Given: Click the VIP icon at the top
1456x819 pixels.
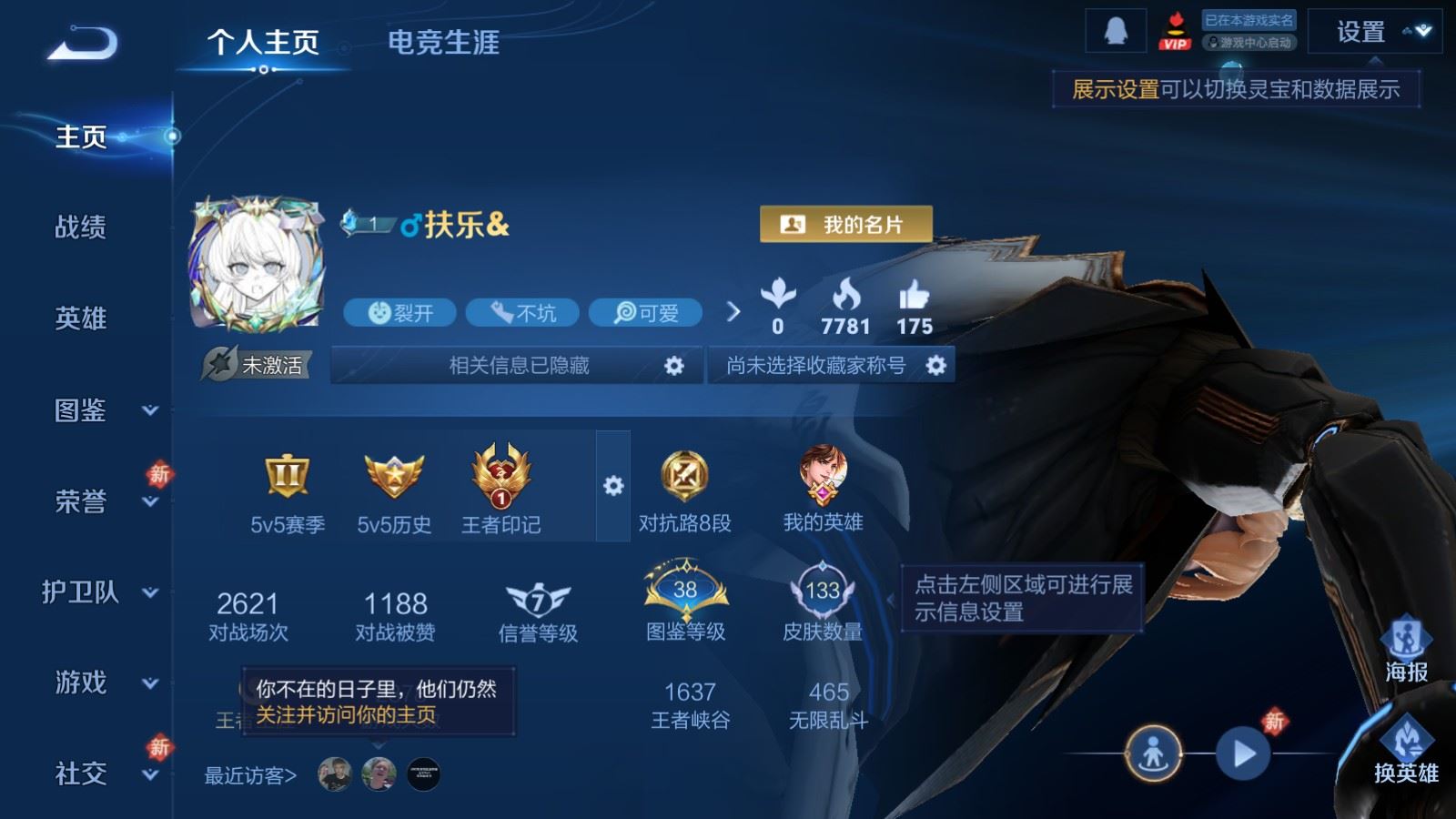Looking at the screenshot, I should [1177, 29].
